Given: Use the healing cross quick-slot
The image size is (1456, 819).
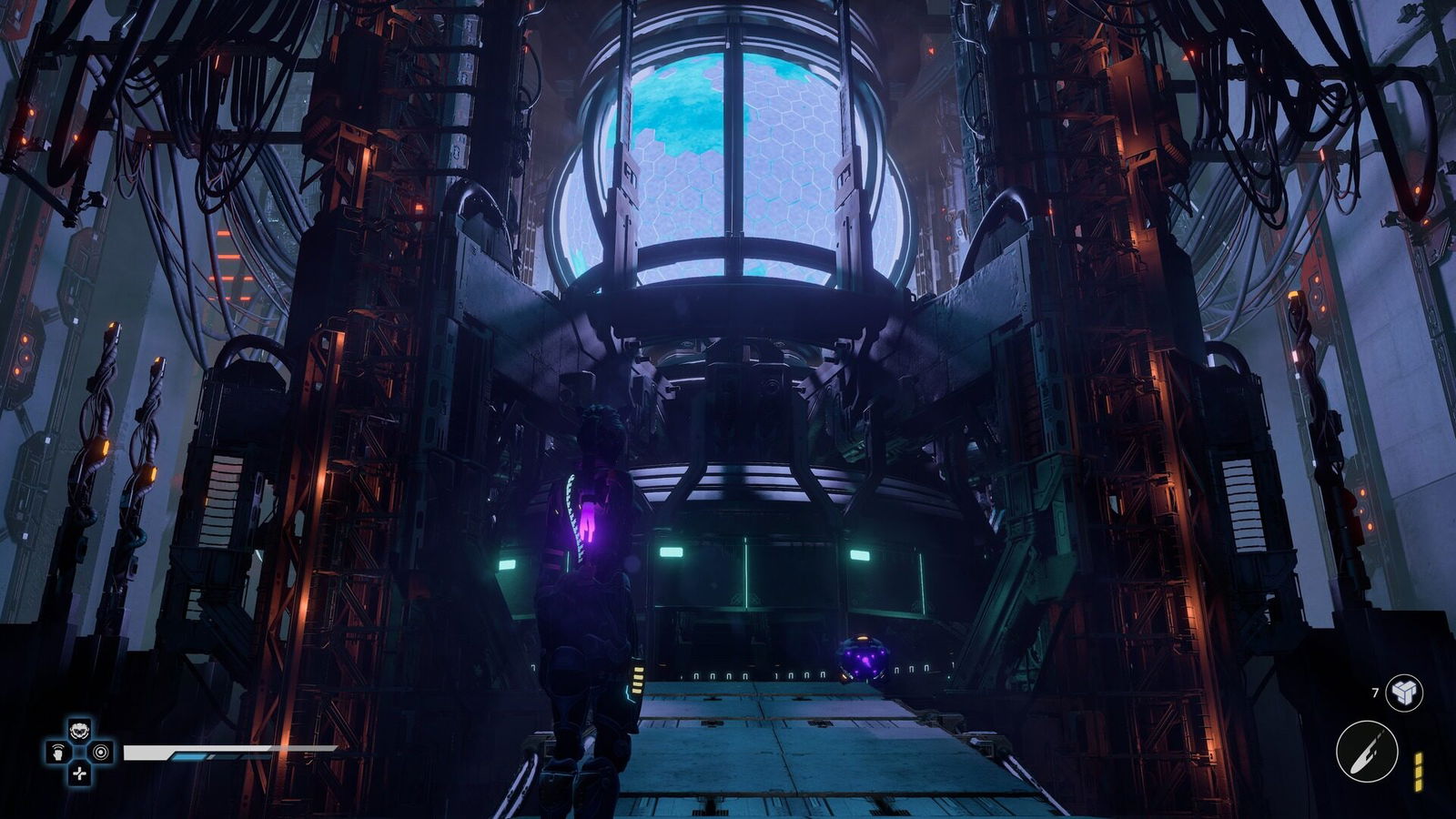Looking at the screenshot, I should [79, 773].
